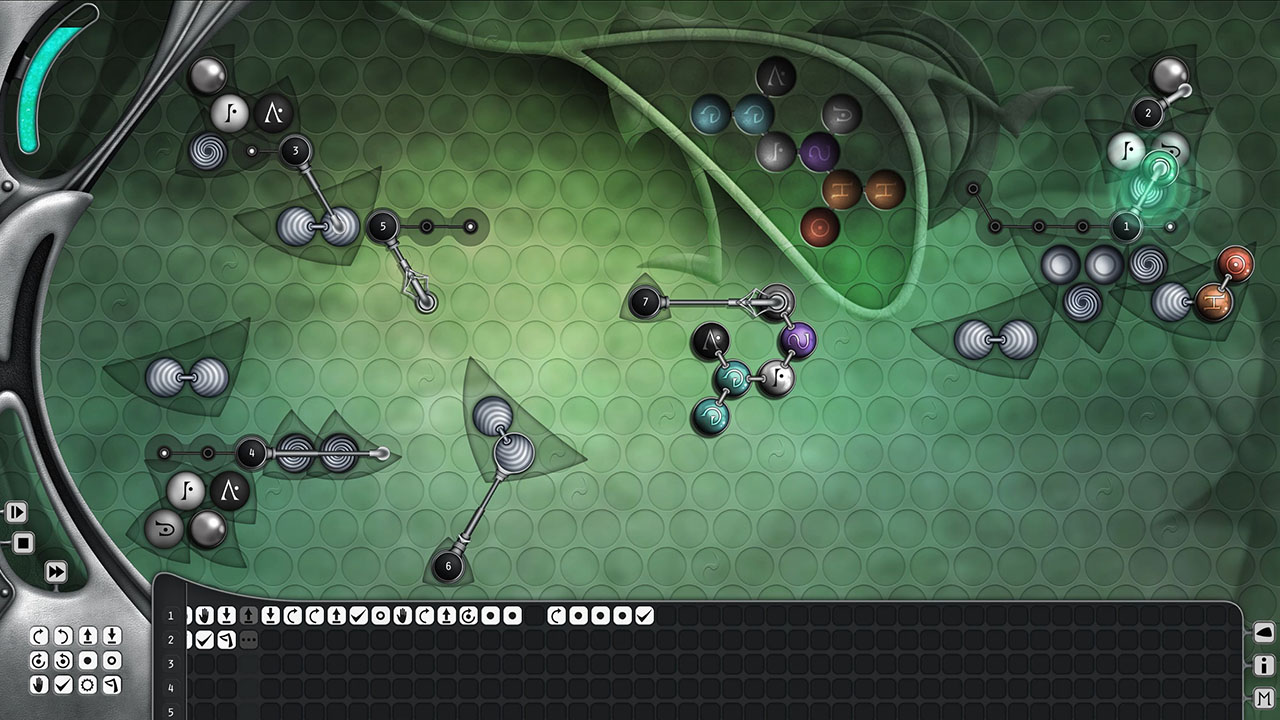The width and height of the screenshot is (1280, 720).
Task: Pick the extend arm instruction from the palette
Action: click(x=88, y=635)
